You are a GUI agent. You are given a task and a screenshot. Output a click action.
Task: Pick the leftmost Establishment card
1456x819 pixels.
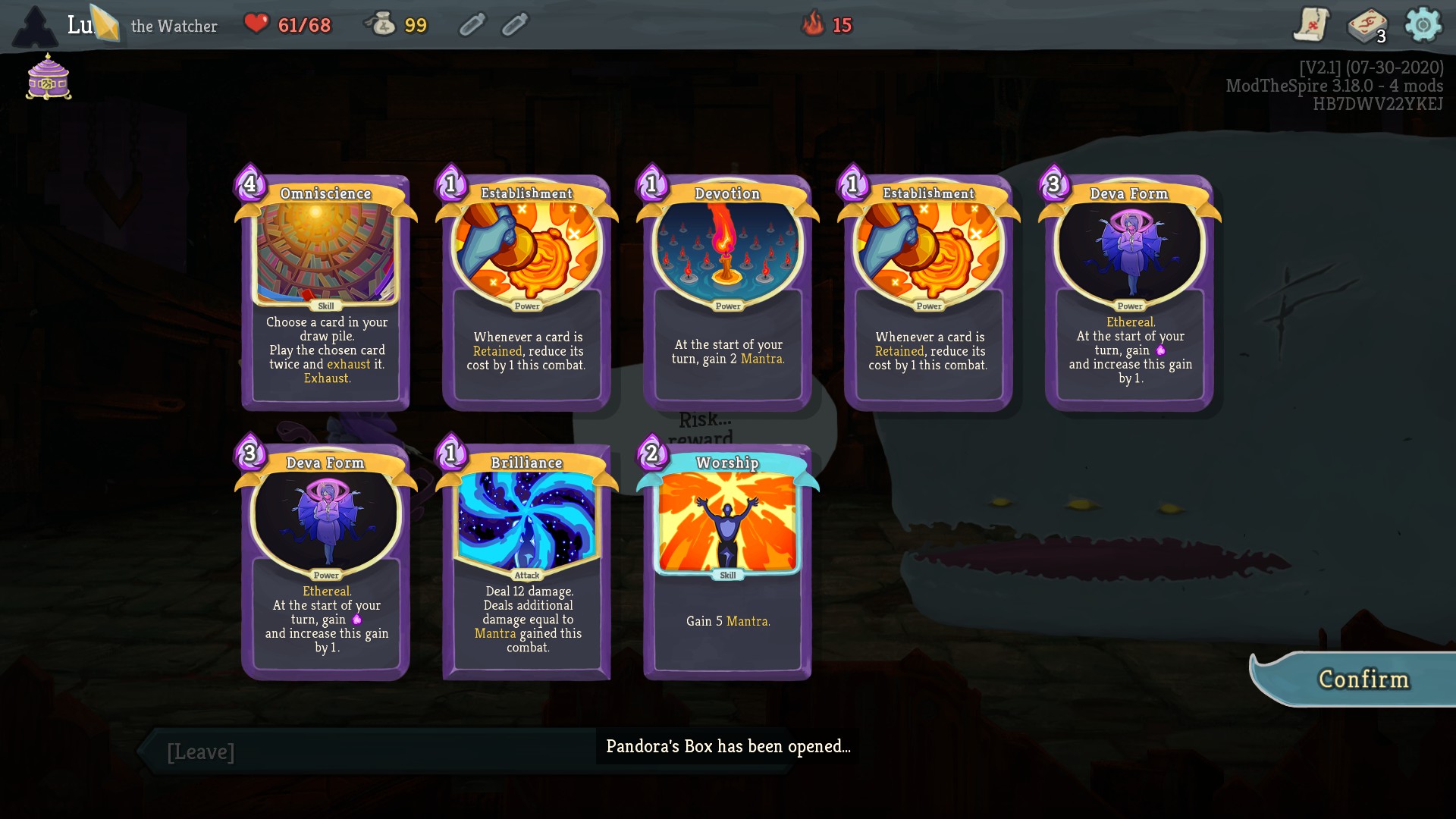526,292
